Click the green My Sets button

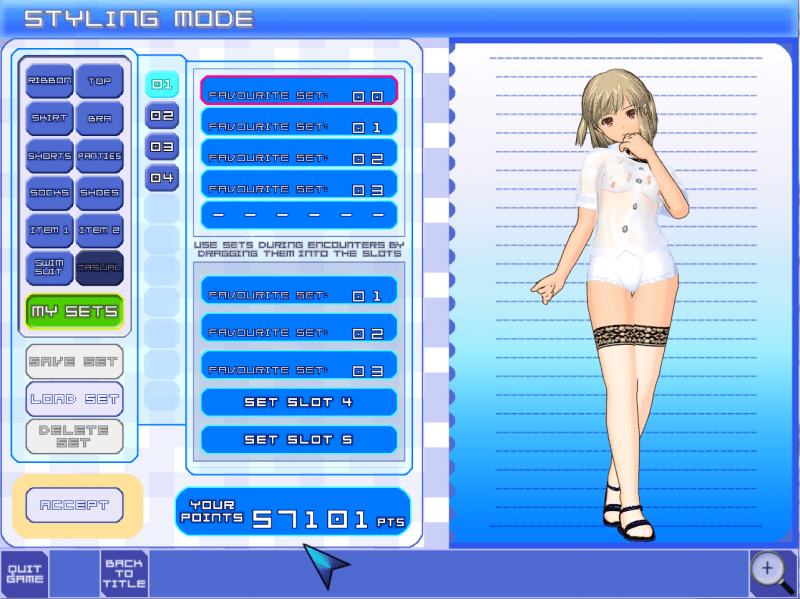(74, 312)
